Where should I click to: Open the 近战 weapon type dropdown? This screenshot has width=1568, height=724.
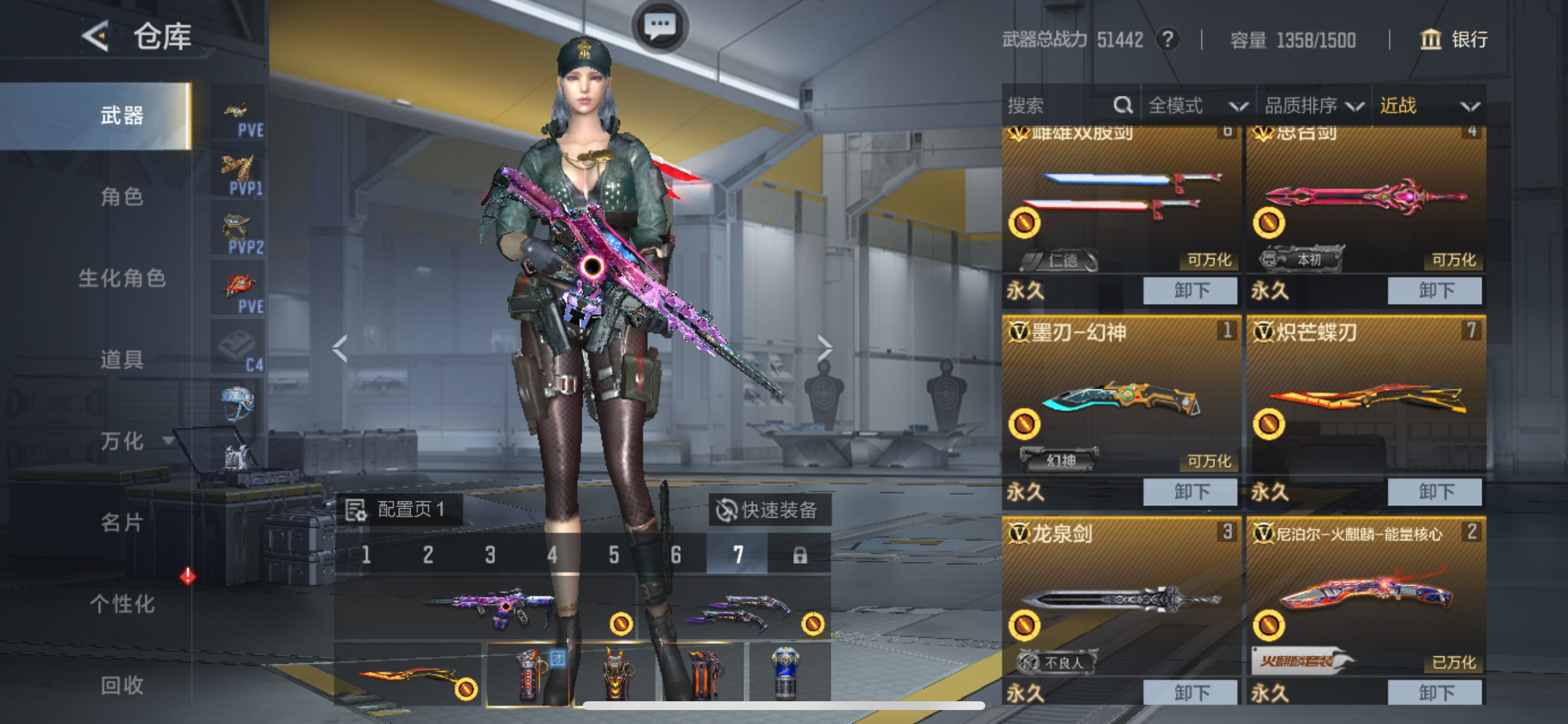(1428, 106)
